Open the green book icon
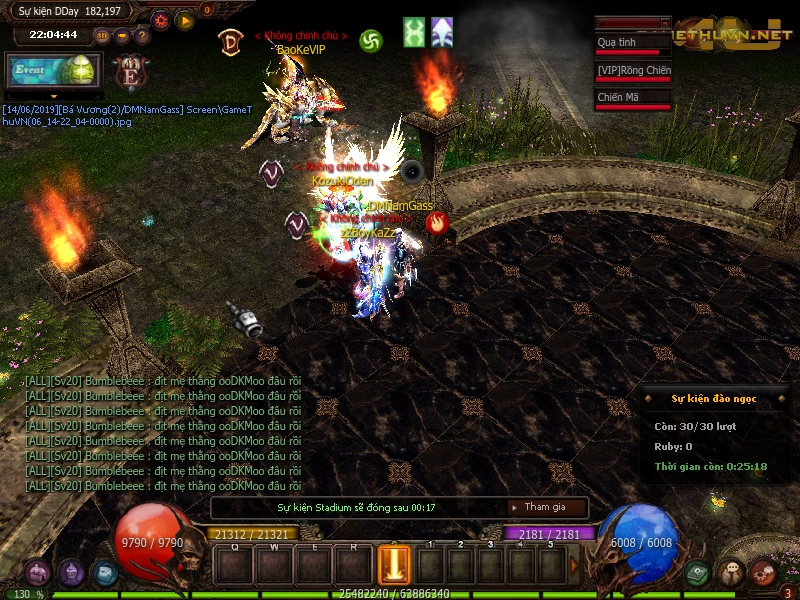This screenshot has height=600, width=800. (x=699, y=573)
